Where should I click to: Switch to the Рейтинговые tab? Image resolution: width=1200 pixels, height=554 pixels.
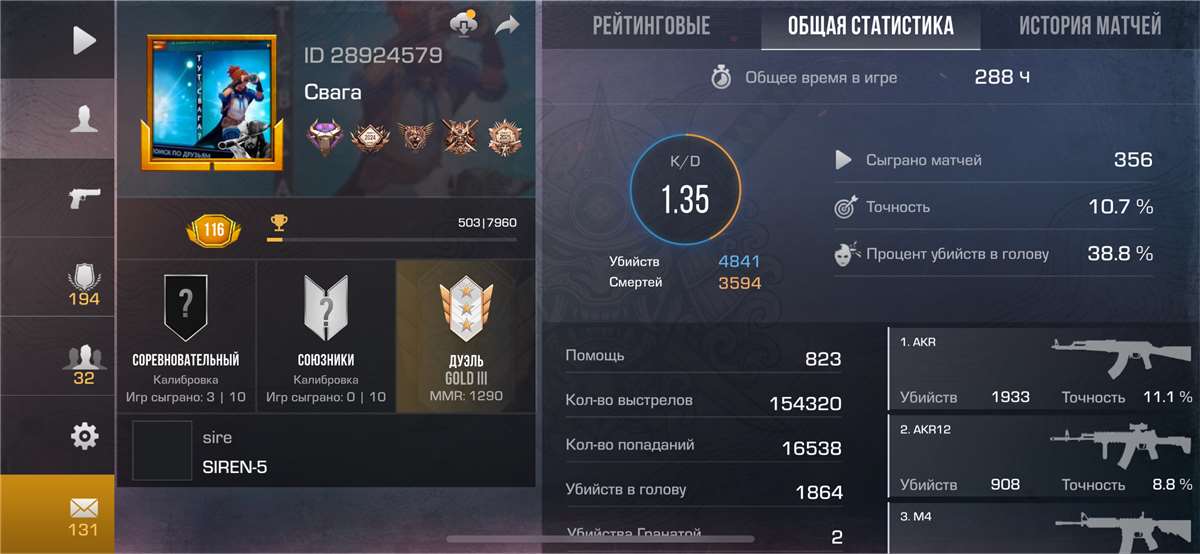651,26
